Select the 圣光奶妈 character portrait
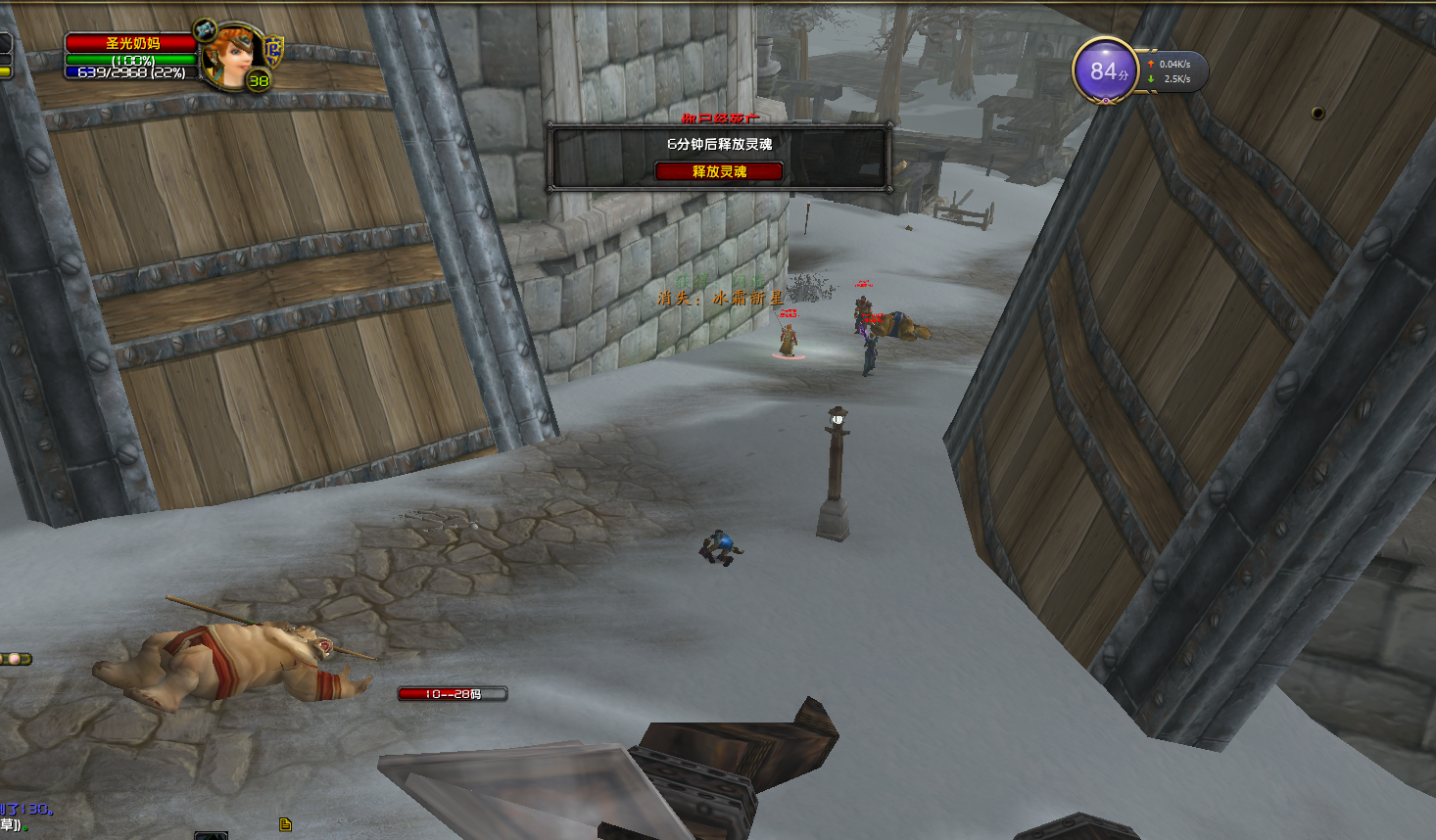 coord(232,57)
